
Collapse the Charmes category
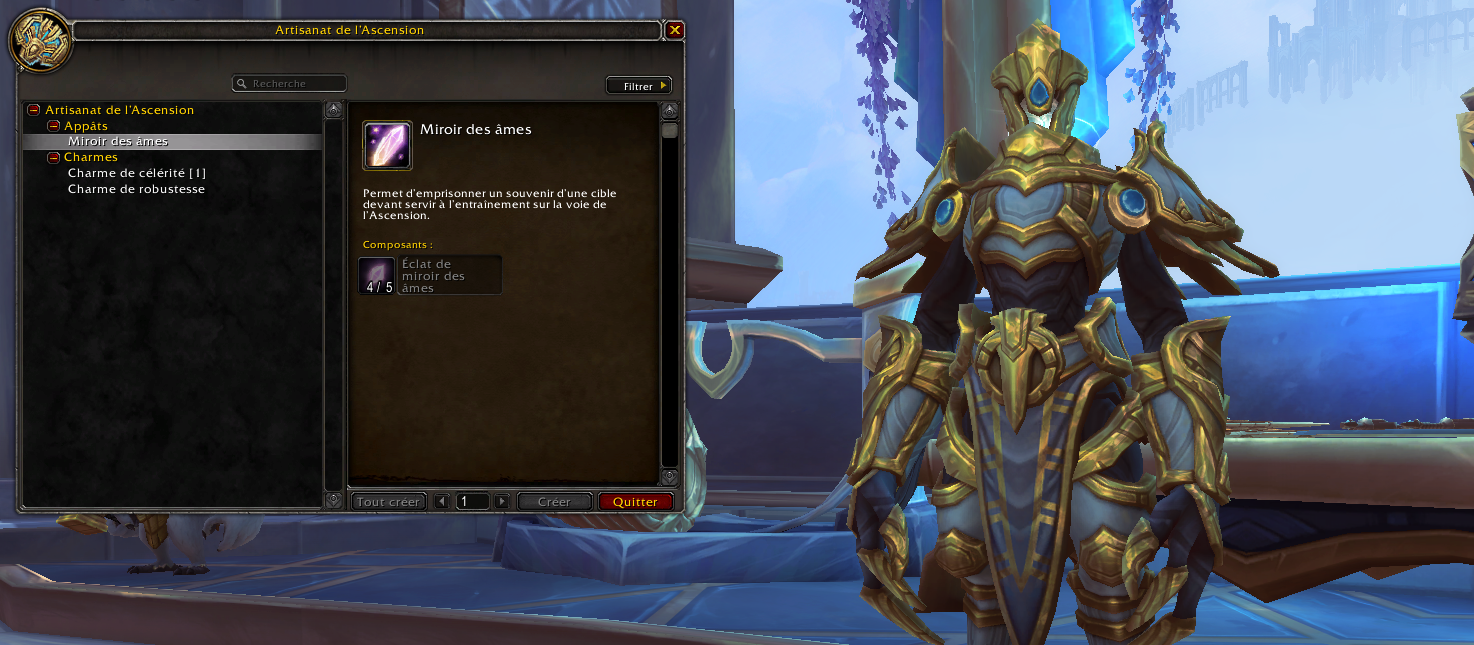(54, 158)
